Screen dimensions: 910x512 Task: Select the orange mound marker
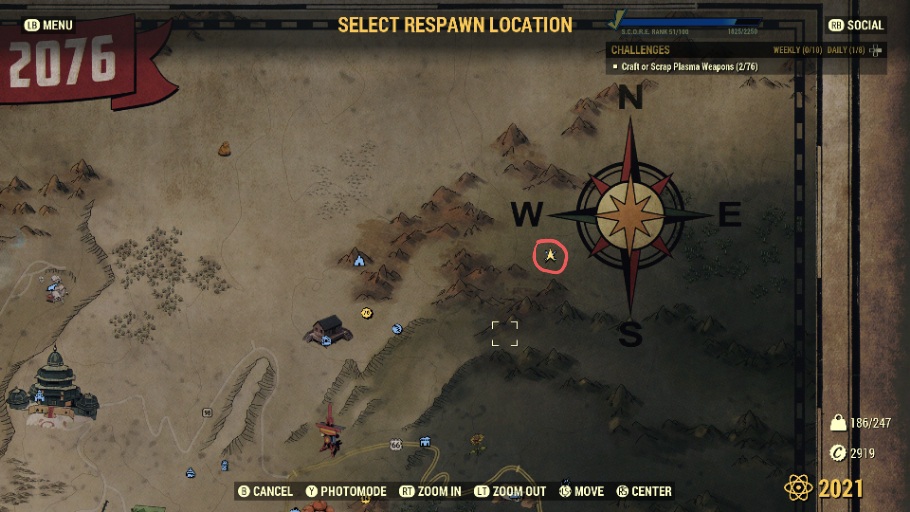pyautogui.click(x=225, y=149)
